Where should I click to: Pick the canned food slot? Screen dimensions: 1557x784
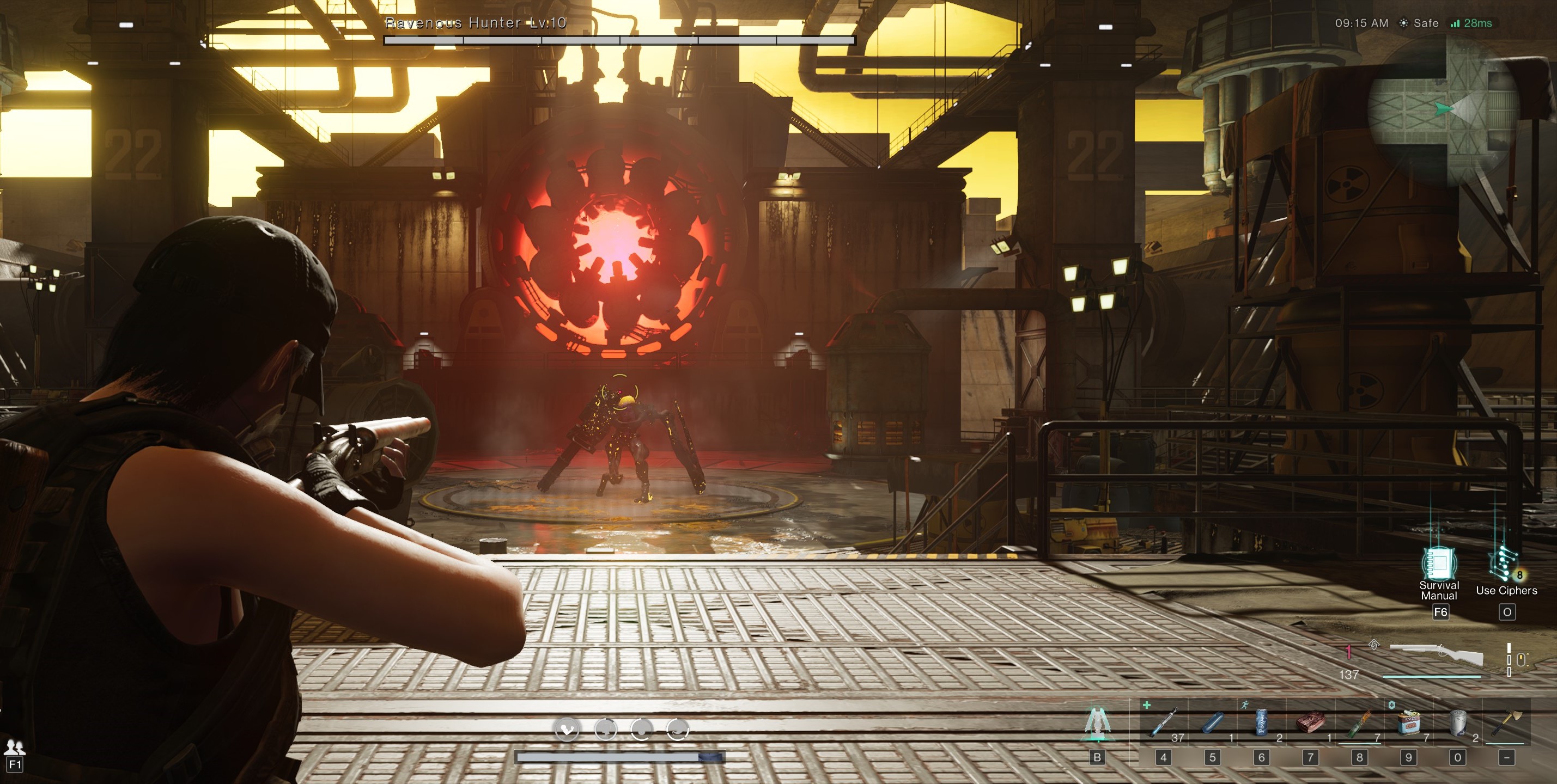coord(1408,722)
